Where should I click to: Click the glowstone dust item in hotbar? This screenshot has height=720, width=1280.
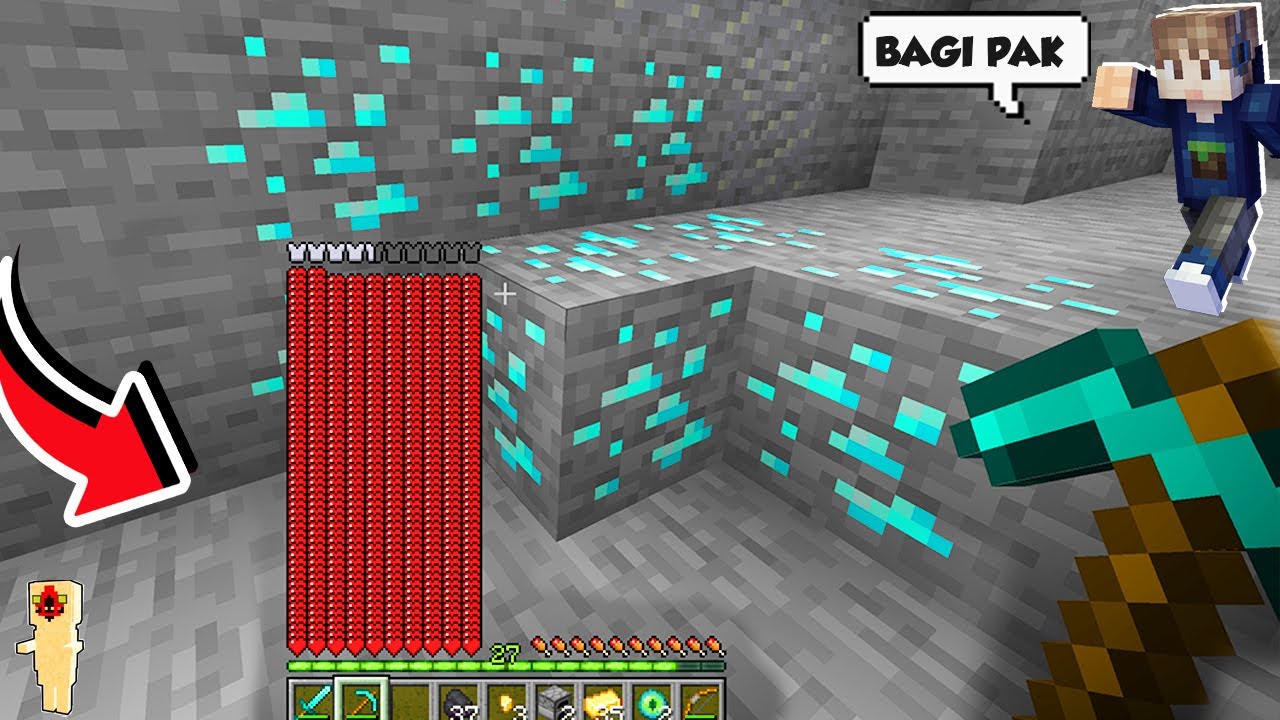tap(505, 700)
